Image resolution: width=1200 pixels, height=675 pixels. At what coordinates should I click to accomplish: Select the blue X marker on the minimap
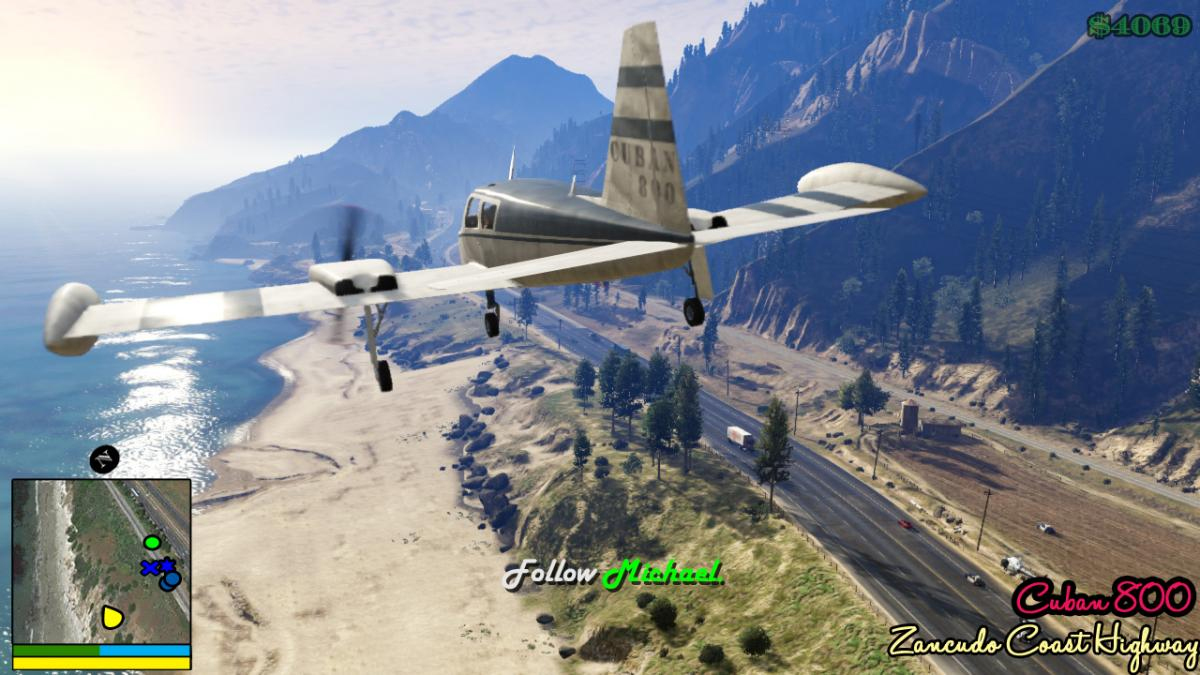pos(150,568)
